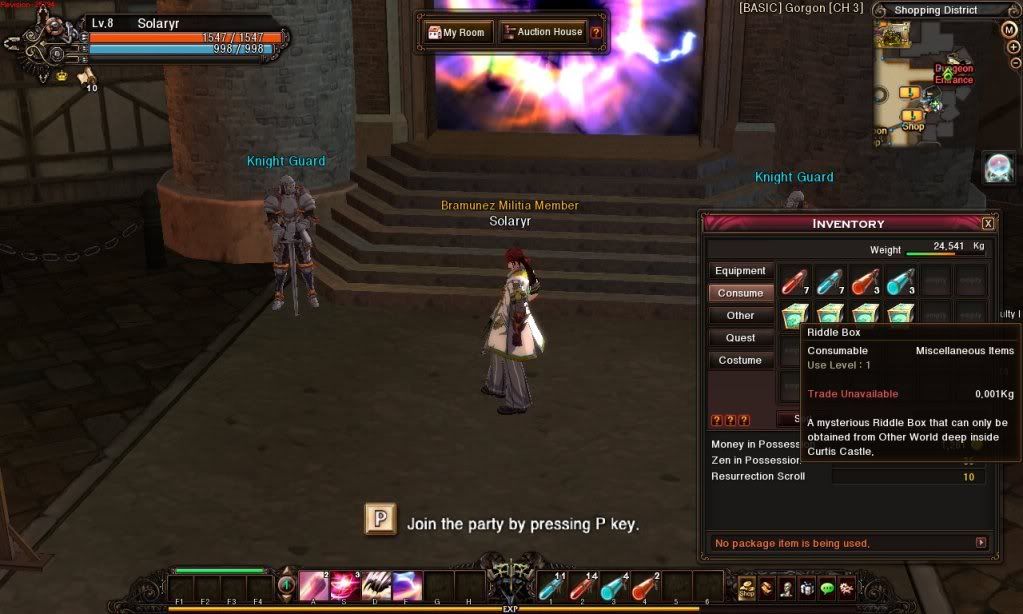1023x614 pixels.
Task: Open the full map with M button
Action: coord(1009,29)
